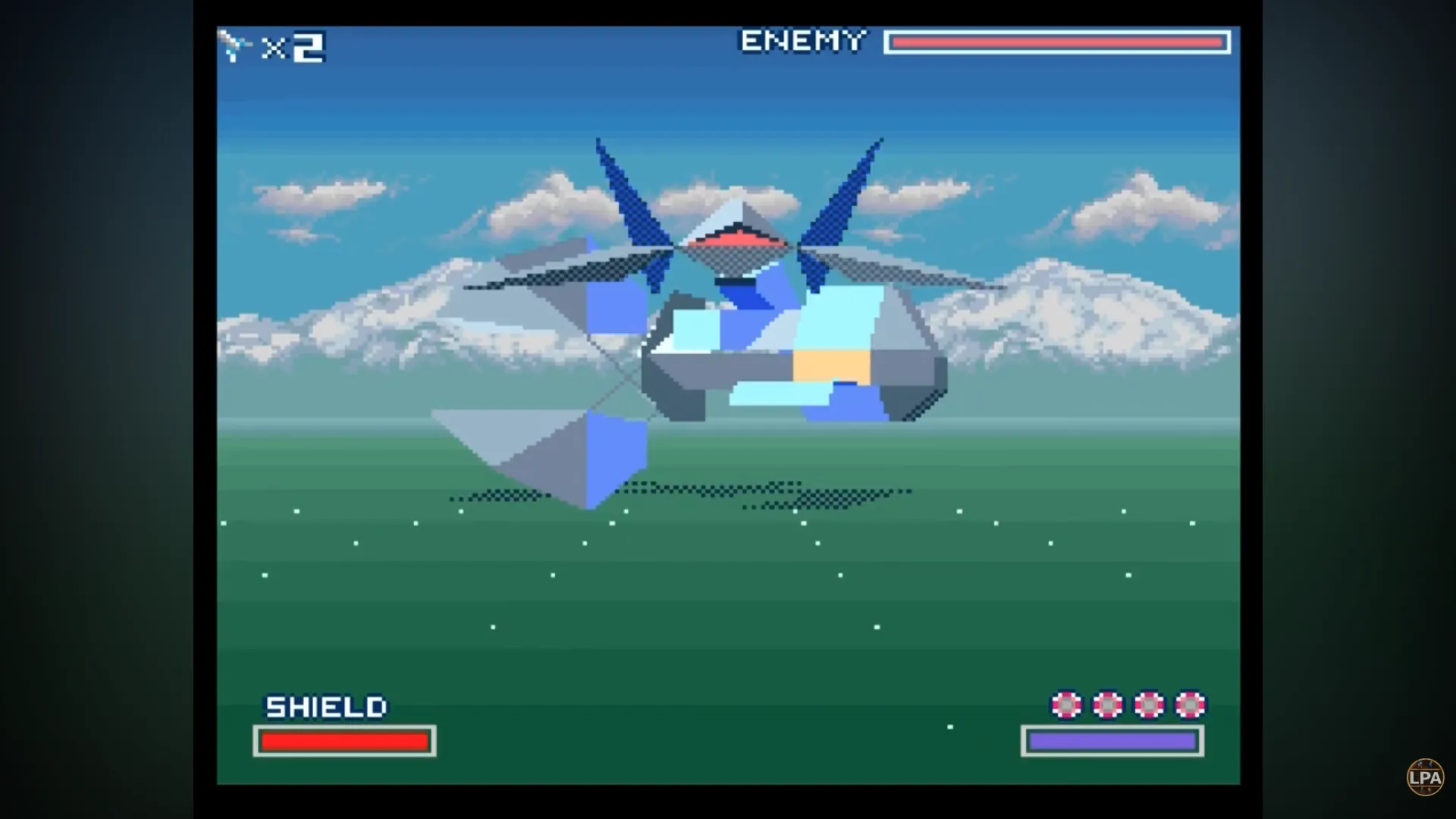This screenshot has width=1456, height=819.
Task: Select the ENEMY label text
Action: pos(802,41)
